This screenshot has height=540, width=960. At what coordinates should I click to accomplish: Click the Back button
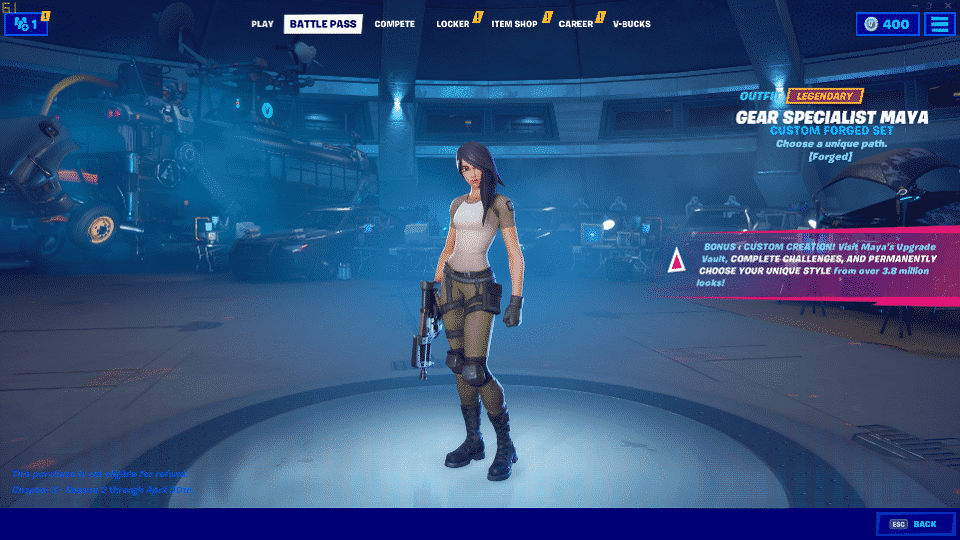[914, 524]
